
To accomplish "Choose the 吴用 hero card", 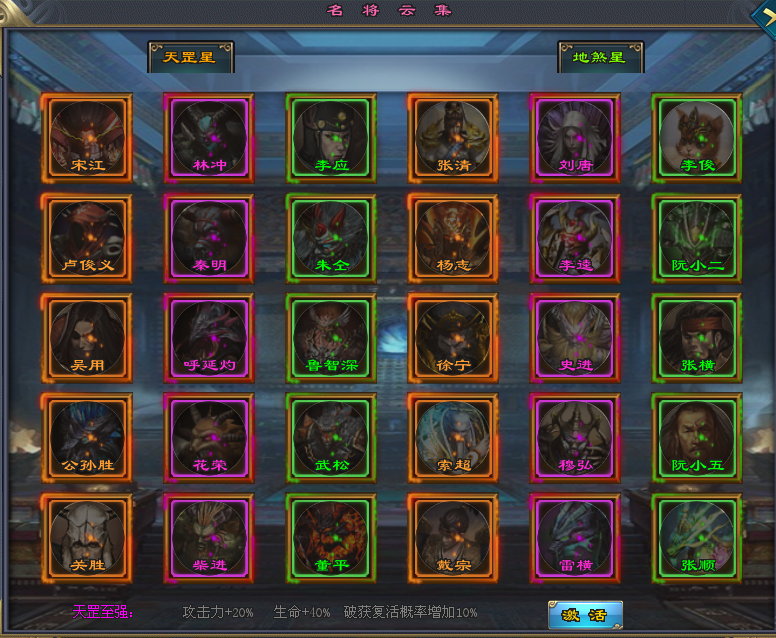I will 88,338.
